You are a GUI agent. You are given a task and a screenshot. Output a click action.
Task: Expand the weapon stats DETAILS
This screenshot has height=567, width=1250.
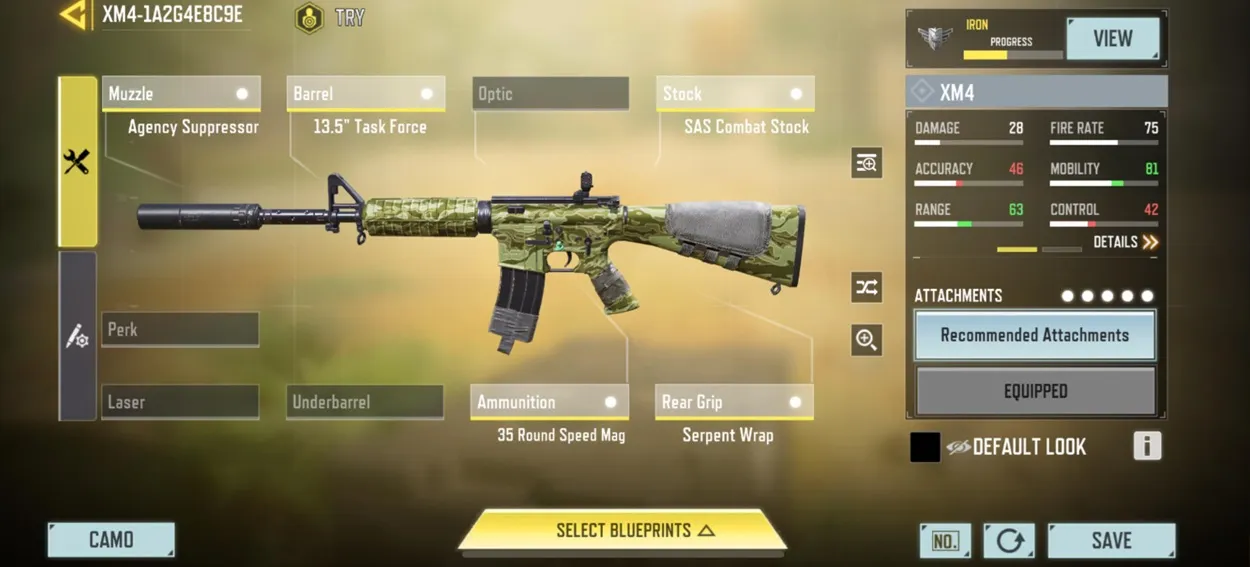1126,242
